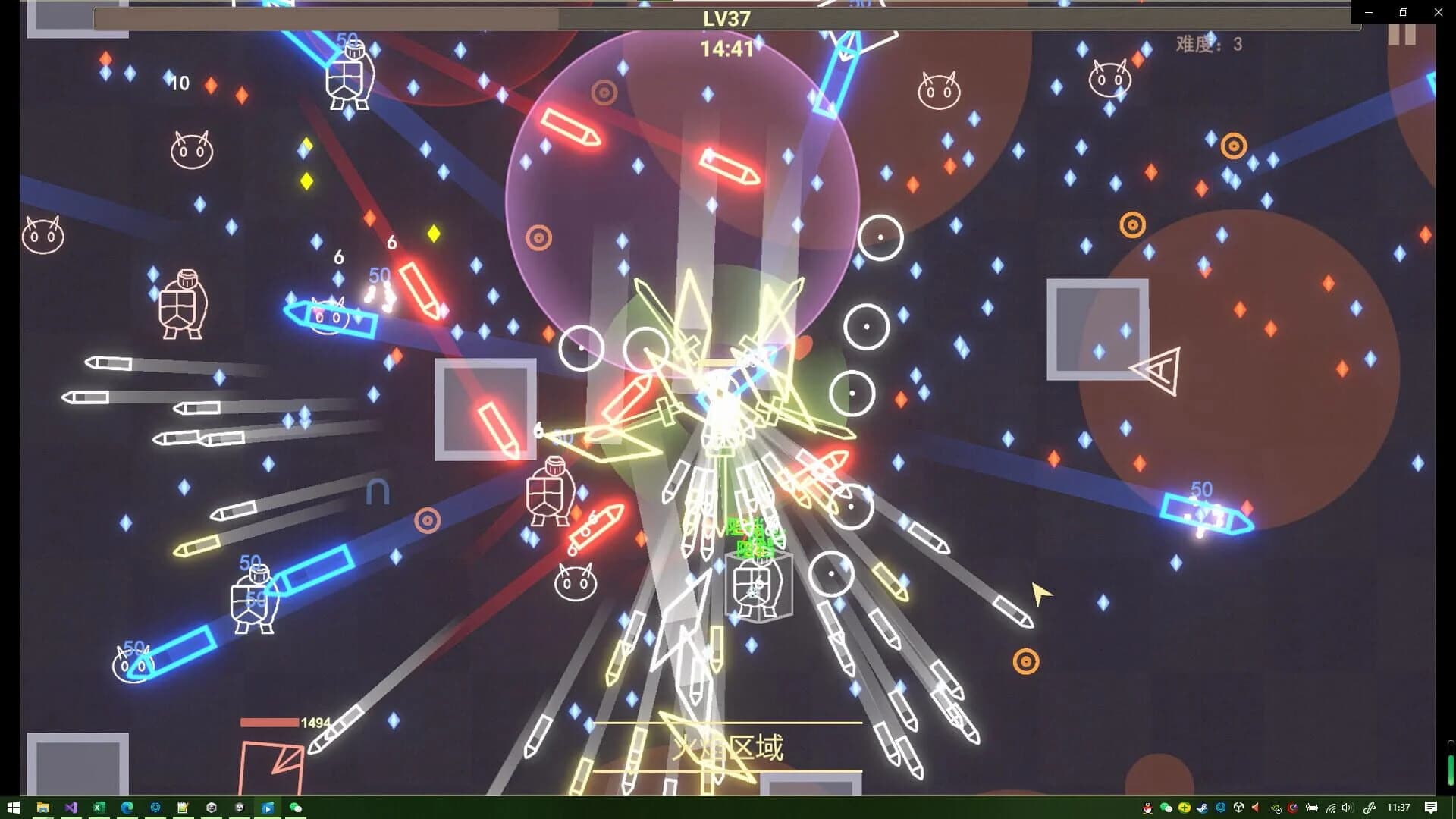Viewport: 1456px width, 819px height.
Task: Open Microsoft Excel on the taskbar
Action: tap(99, 808)
